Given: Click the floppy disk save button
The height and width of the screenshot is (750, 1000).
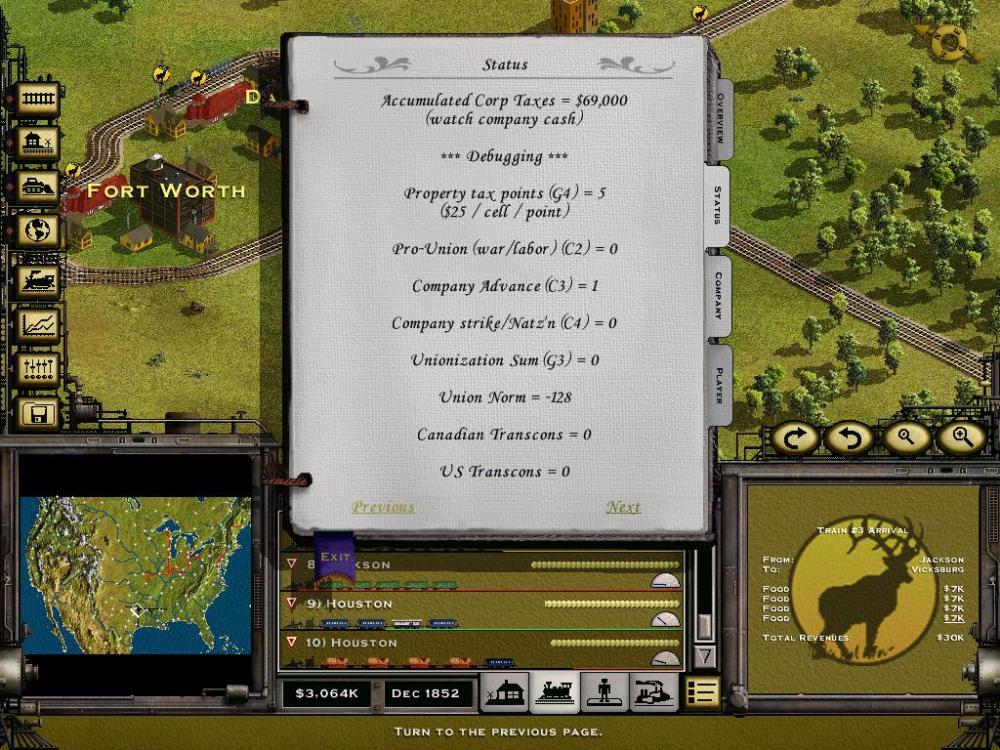Looking at the screenshot, I should [x=39, y=412].
